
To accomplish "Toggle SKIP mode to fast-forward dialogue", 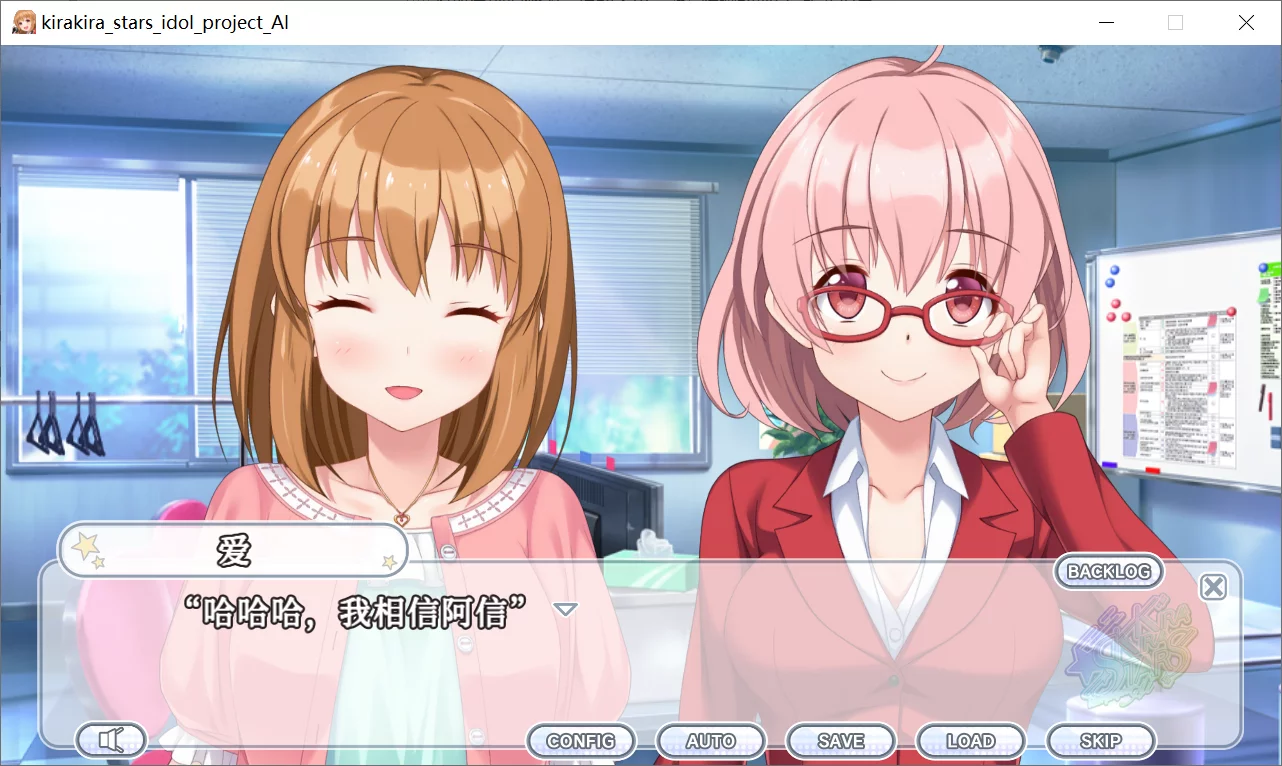I will pos(1100,740).
